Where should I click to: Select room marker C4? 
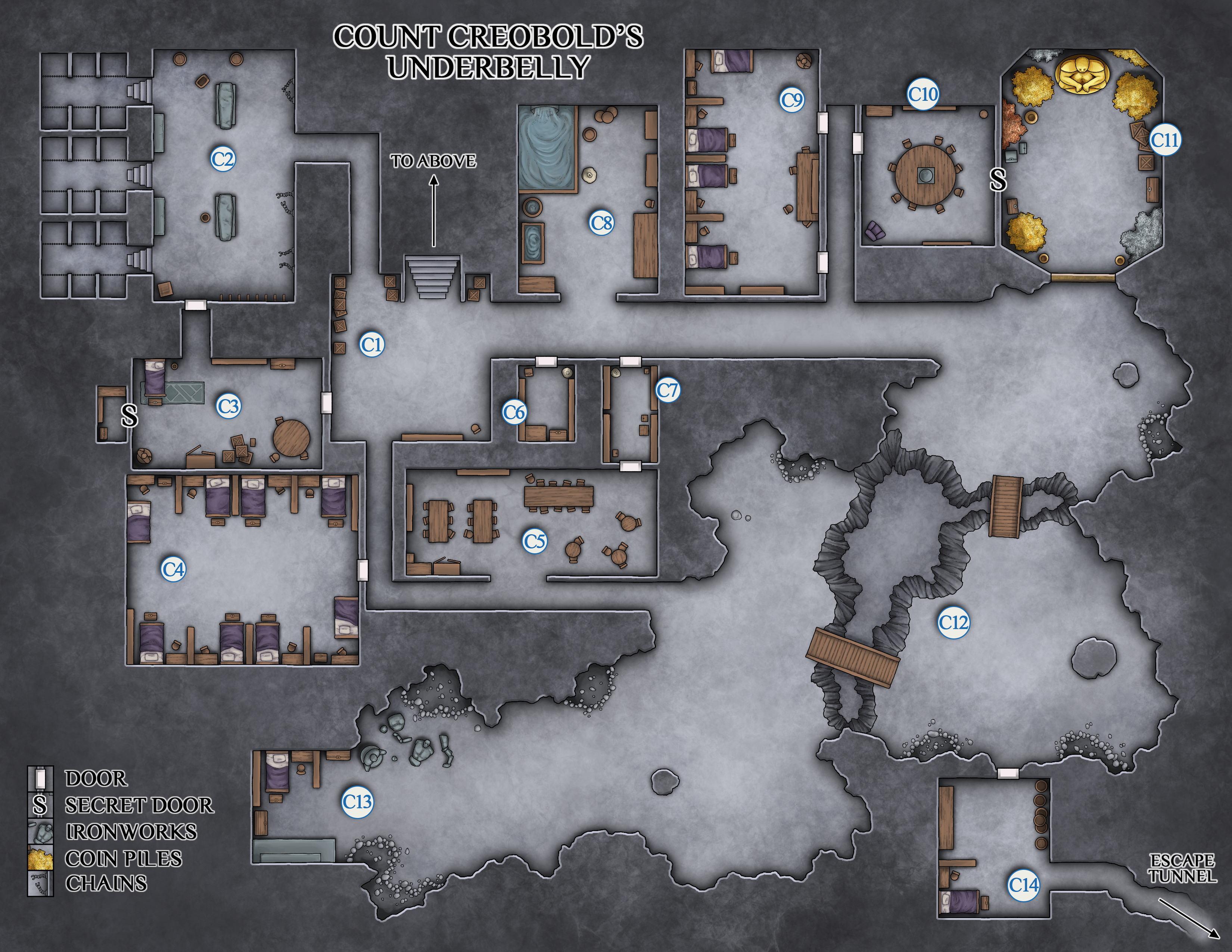[174, 570]
